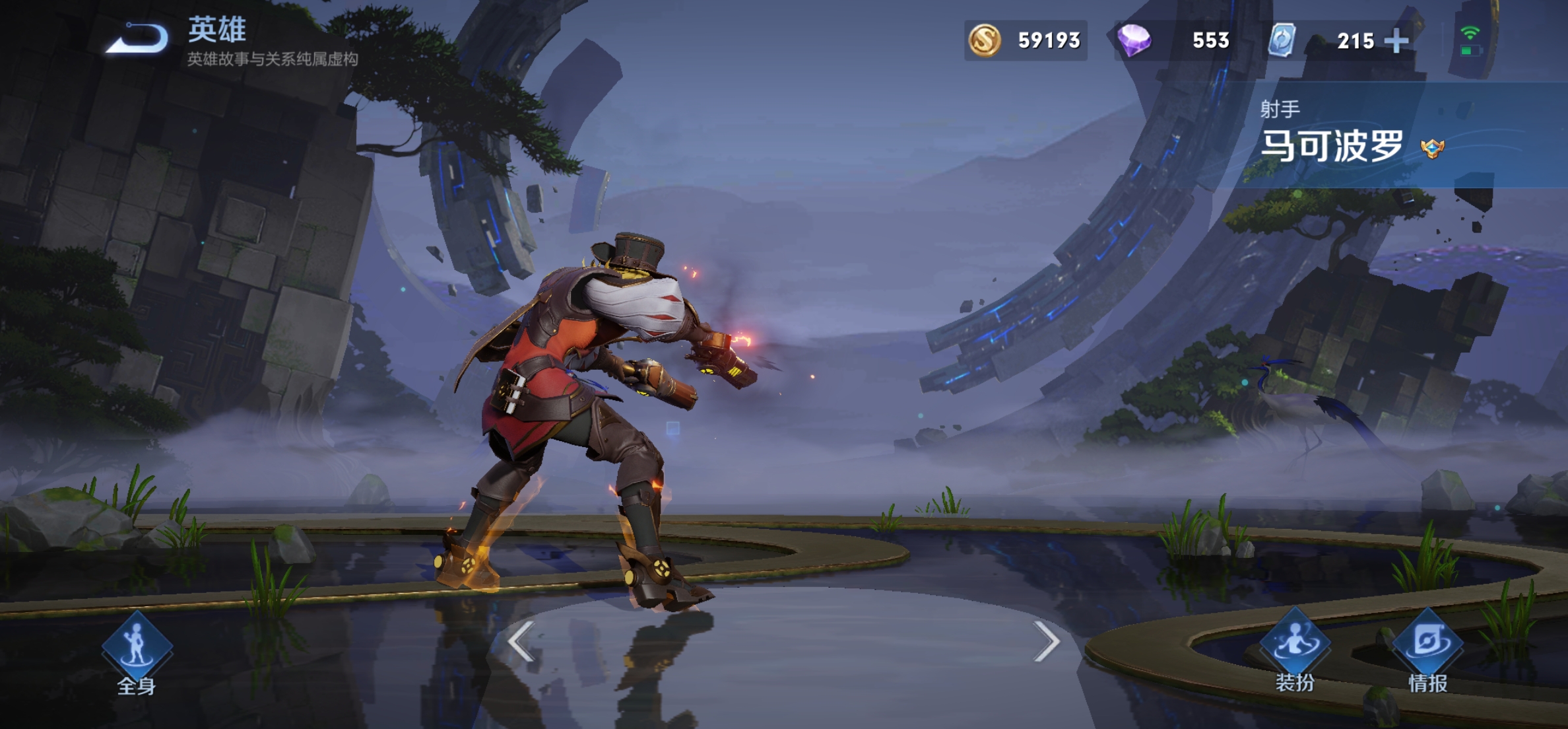
Task: Open the 装扮 skins menu
Action: coord(1294,650)
